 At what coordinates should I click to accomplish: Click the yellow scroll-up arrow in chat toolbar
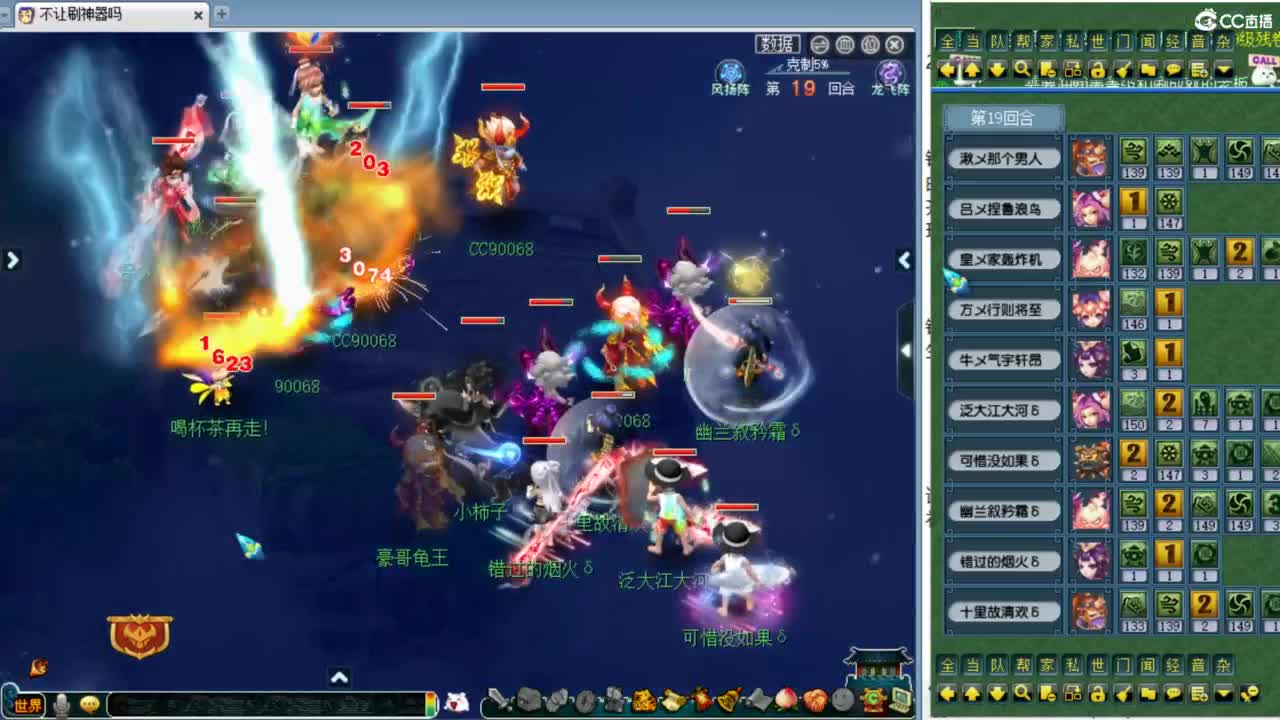point(971,68)
